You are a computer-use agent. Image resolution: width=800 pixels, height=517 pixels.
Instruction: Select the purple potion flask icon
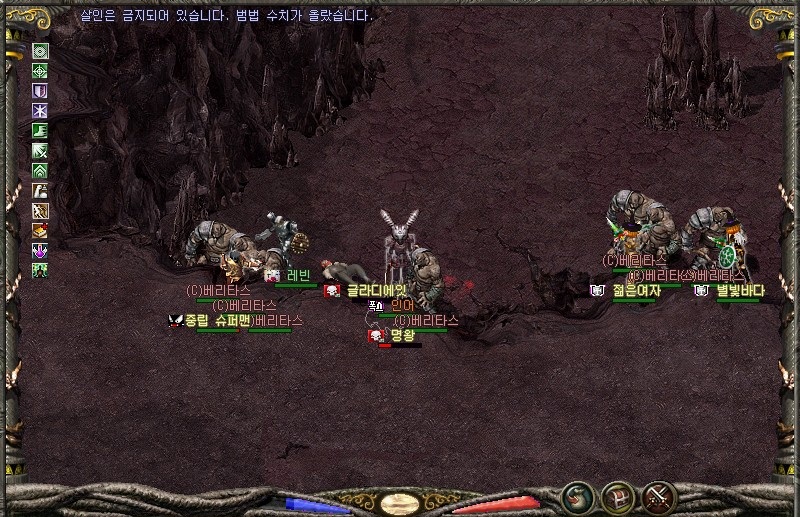[40, 250]
